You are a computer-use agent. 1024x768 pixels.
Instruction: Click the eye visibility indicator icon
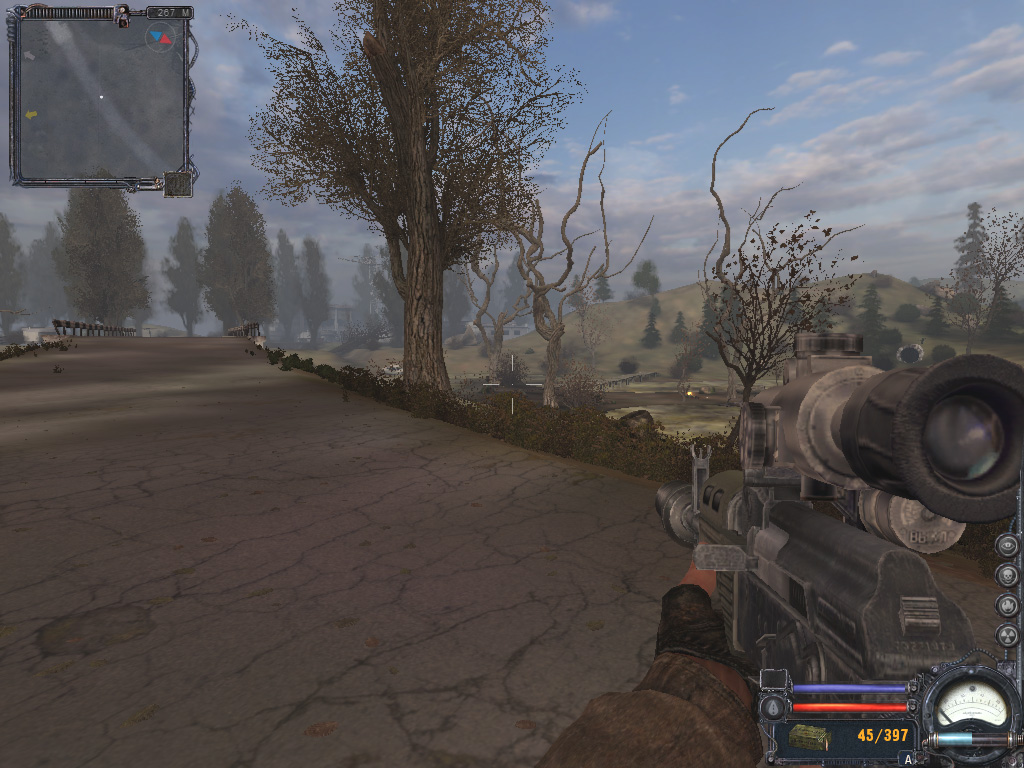click(1007, 545)
